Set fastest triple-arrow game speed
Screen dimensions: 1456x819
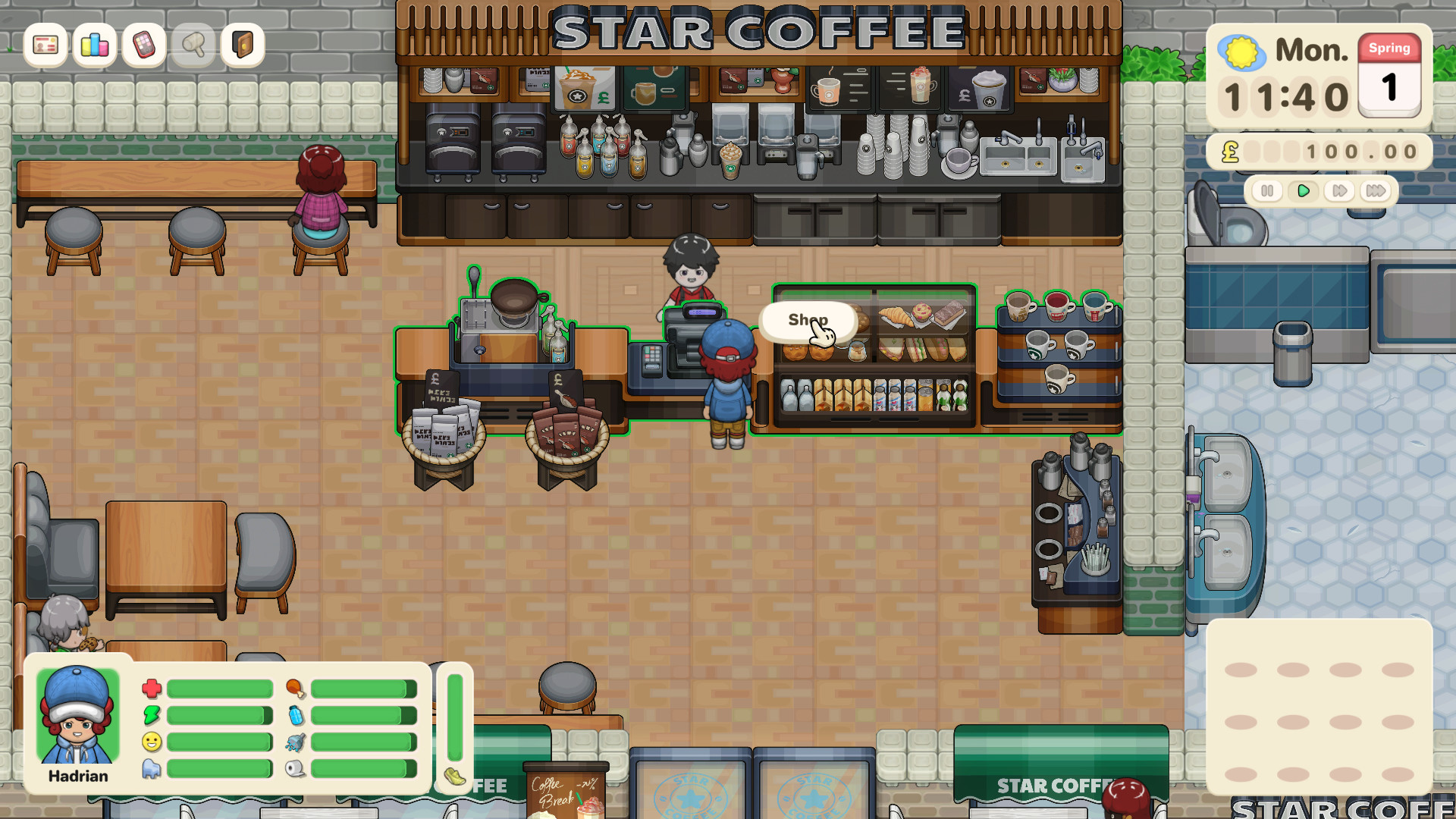point(1375,191)
